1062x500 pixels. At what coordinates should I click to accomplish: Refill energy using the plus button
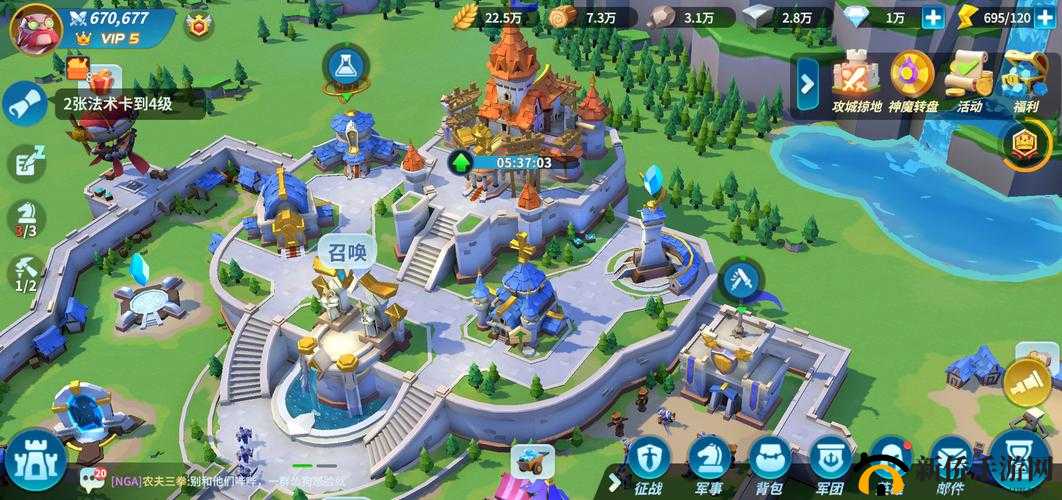tap(1045, 17)
